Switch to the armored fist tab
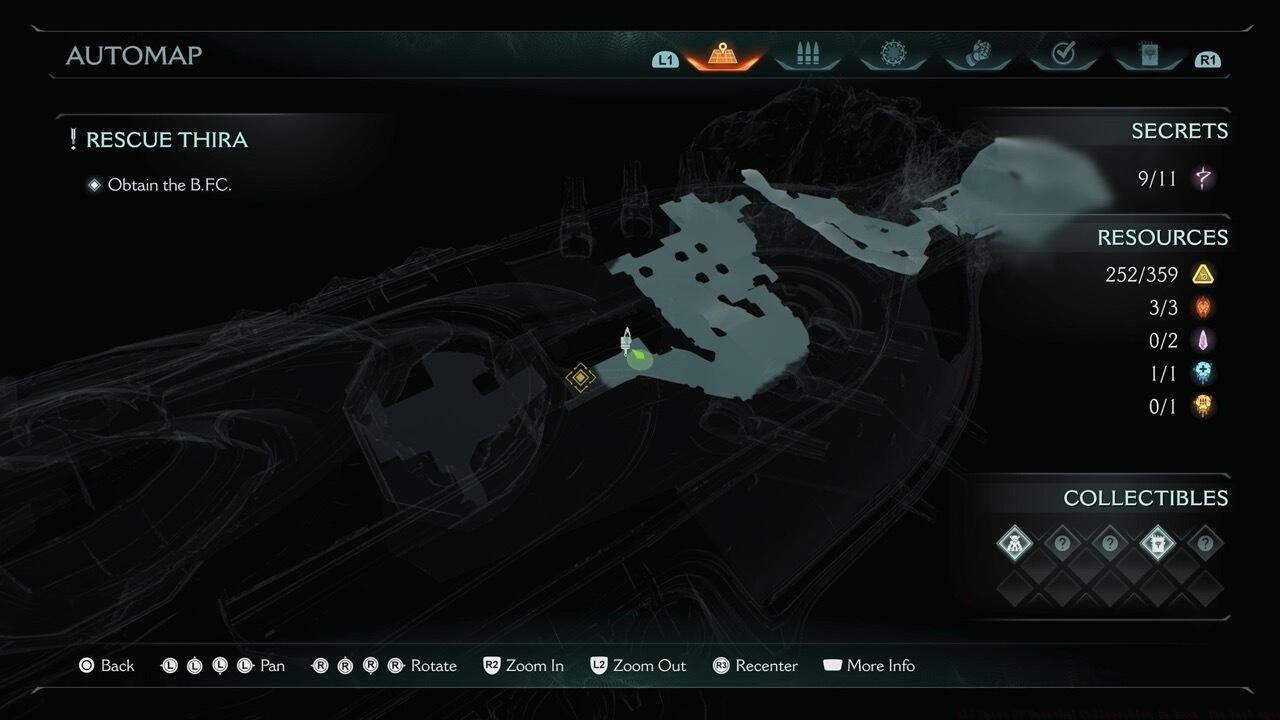Viewport: 1280px width, 720px height. (x=978, y=55)
